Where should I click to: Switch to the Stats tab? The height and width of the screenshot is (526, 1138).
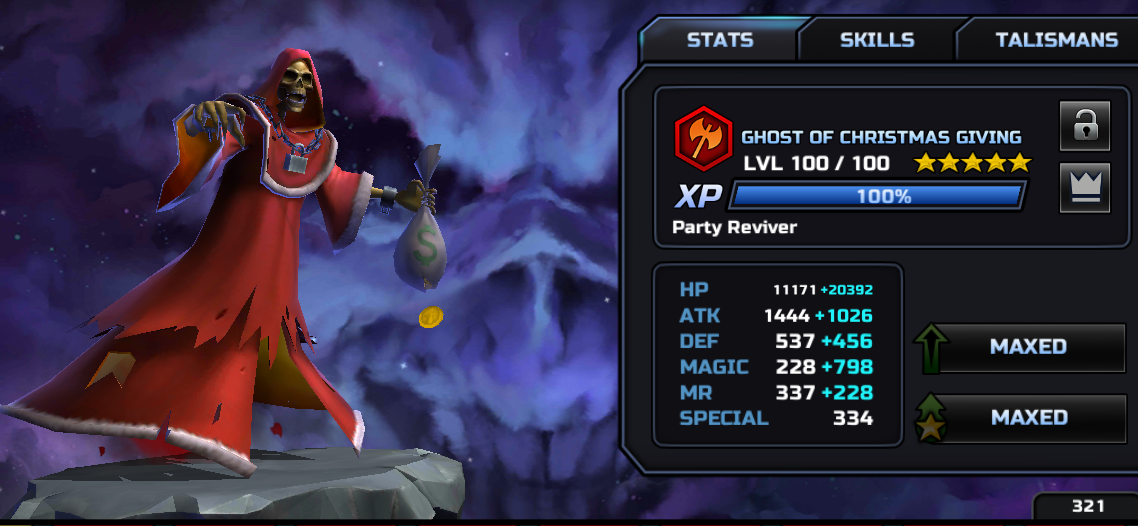point(720,41)
